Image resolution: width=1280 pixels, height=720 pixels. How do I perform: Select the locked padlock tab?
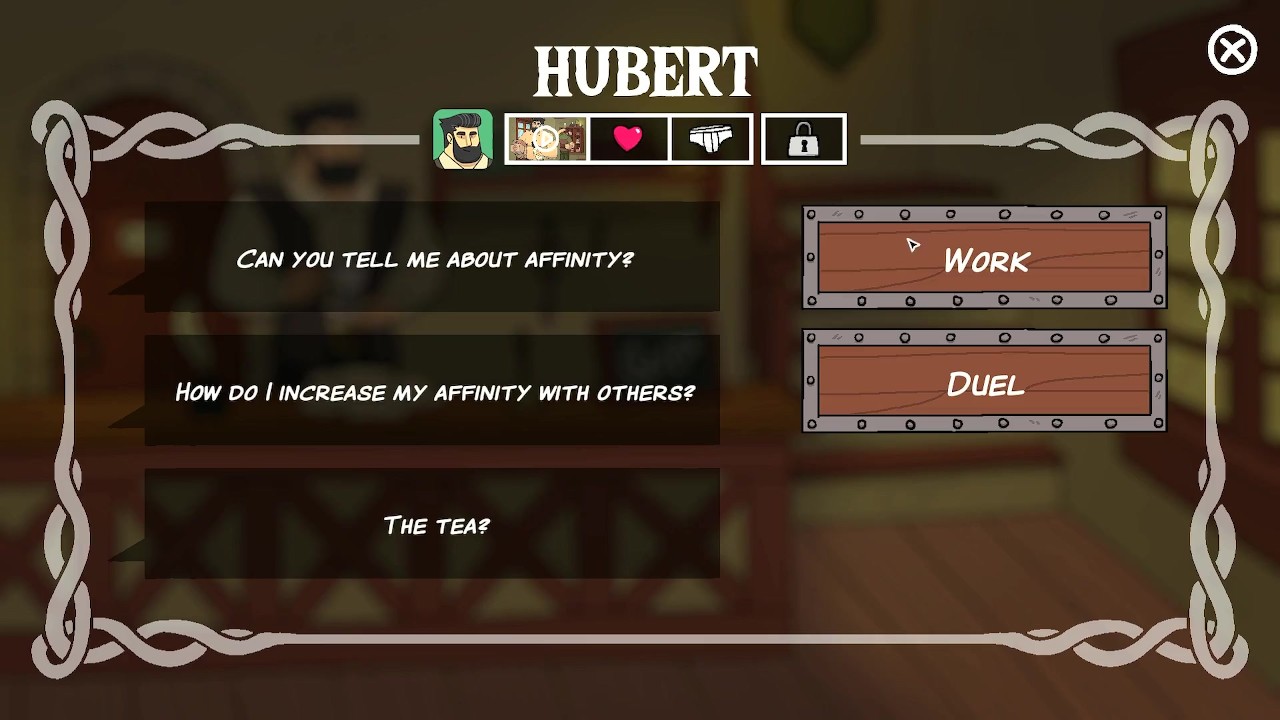click(x=803, y=139)
